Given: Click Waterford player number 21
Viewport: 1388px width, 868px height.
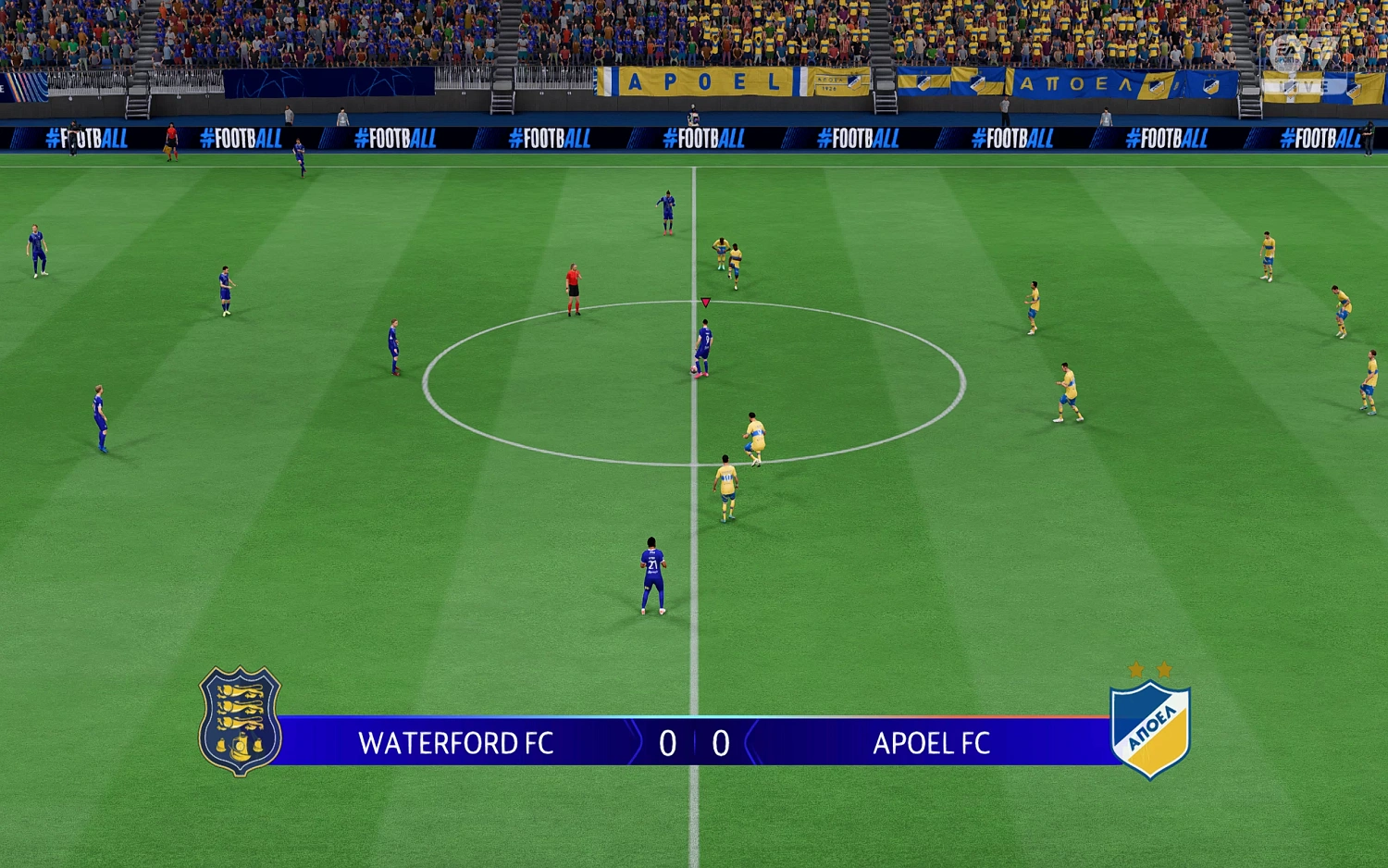Looking at the screenshot, I should click(652, 569).
